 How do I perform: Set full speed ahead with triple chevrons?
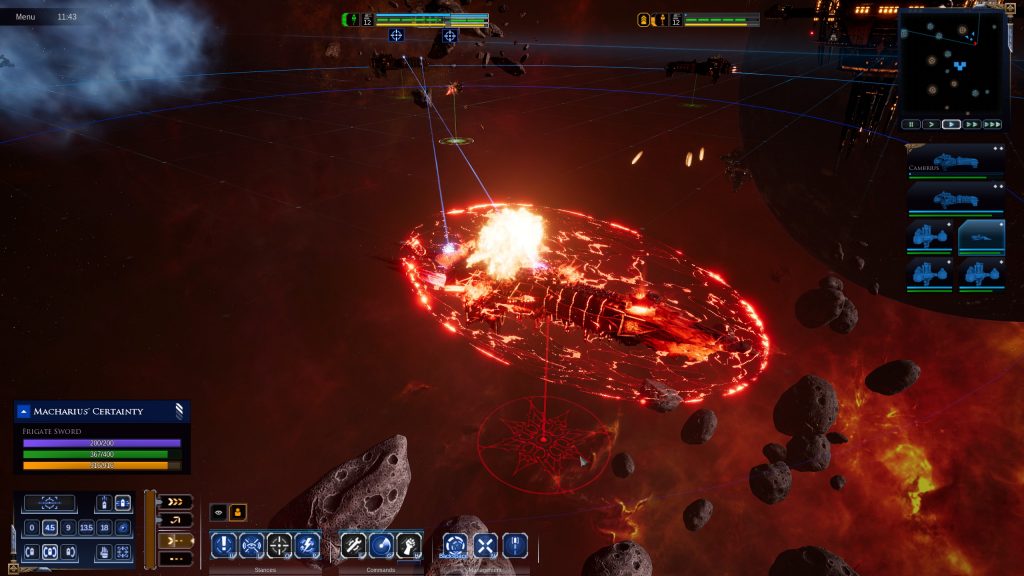click(x=175, y=502)
